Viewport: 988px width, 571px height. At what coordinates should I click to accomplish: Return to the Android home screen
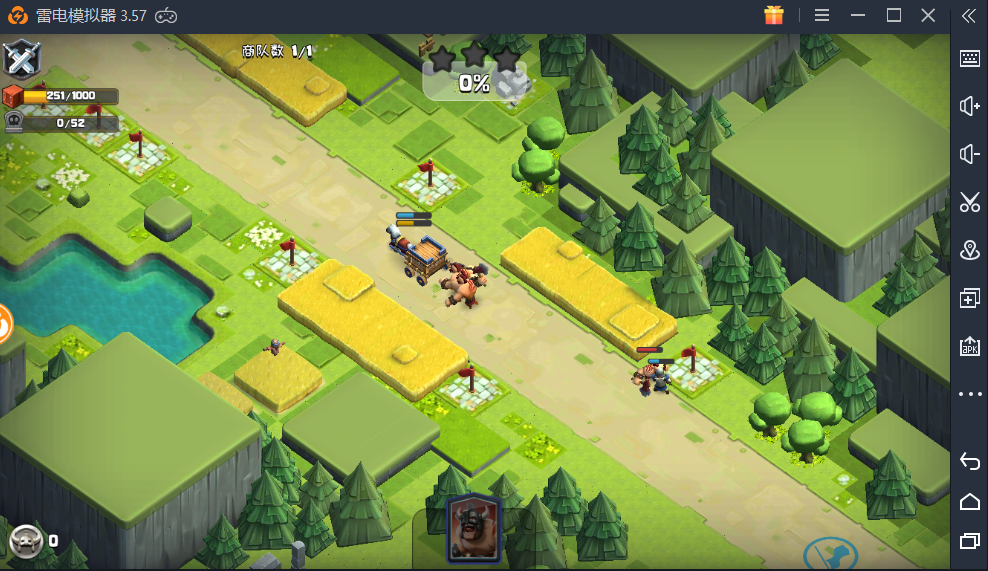pyautogui.click(x=969, y=501)
